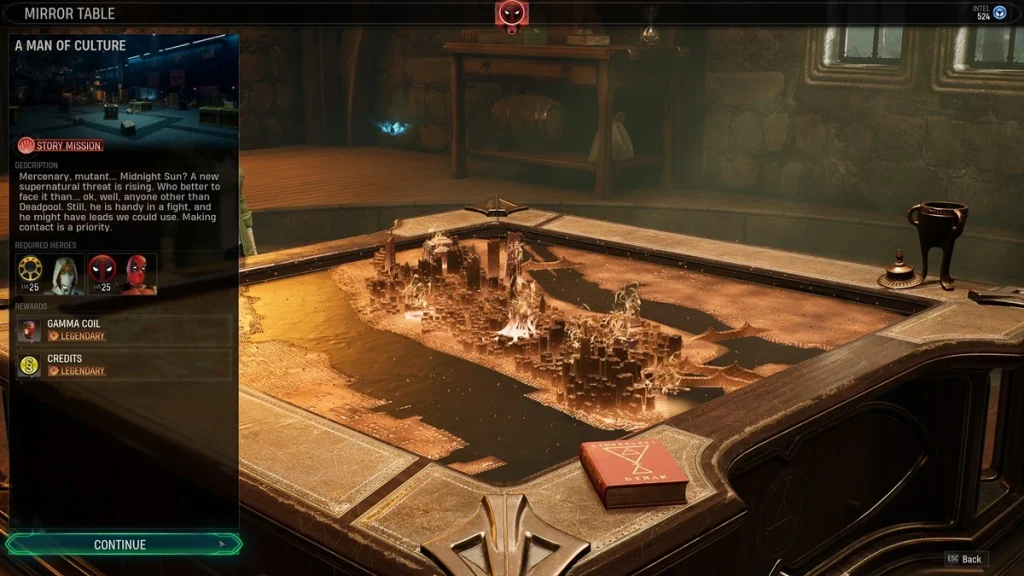Go back from the Mirror Table

pos(964,559)
